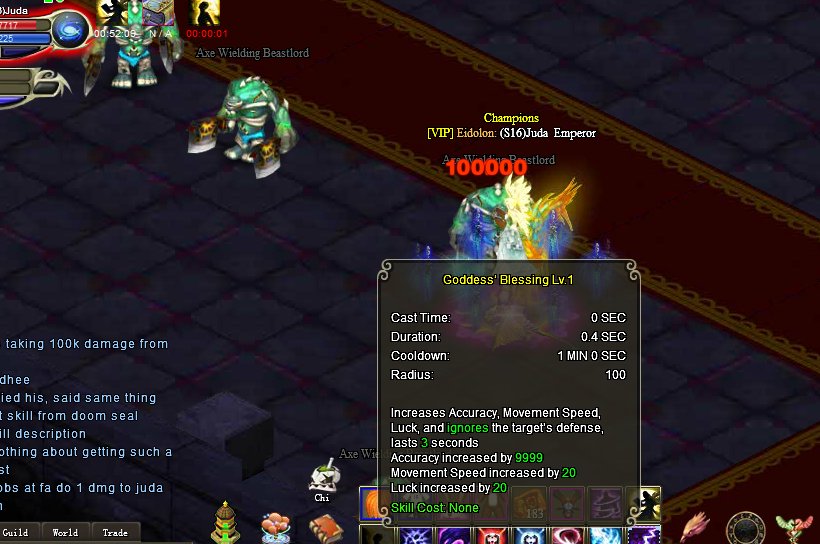Click the golden pagoda tower icon
This screenshot has width=820, height=544.
pos(227,523)
